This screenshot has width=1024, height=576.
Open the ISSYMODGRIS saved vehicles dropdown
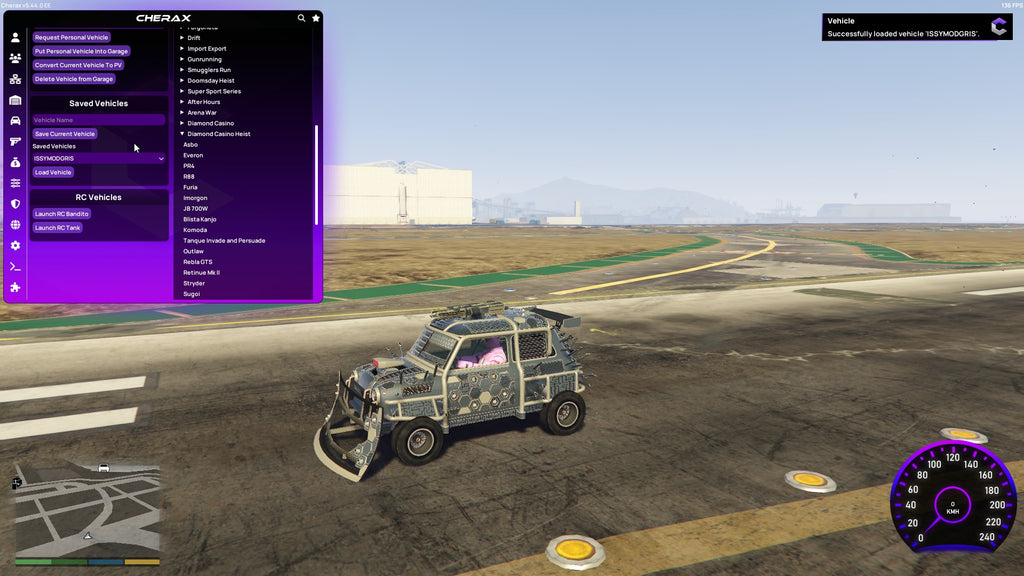[x=98, y=158]
